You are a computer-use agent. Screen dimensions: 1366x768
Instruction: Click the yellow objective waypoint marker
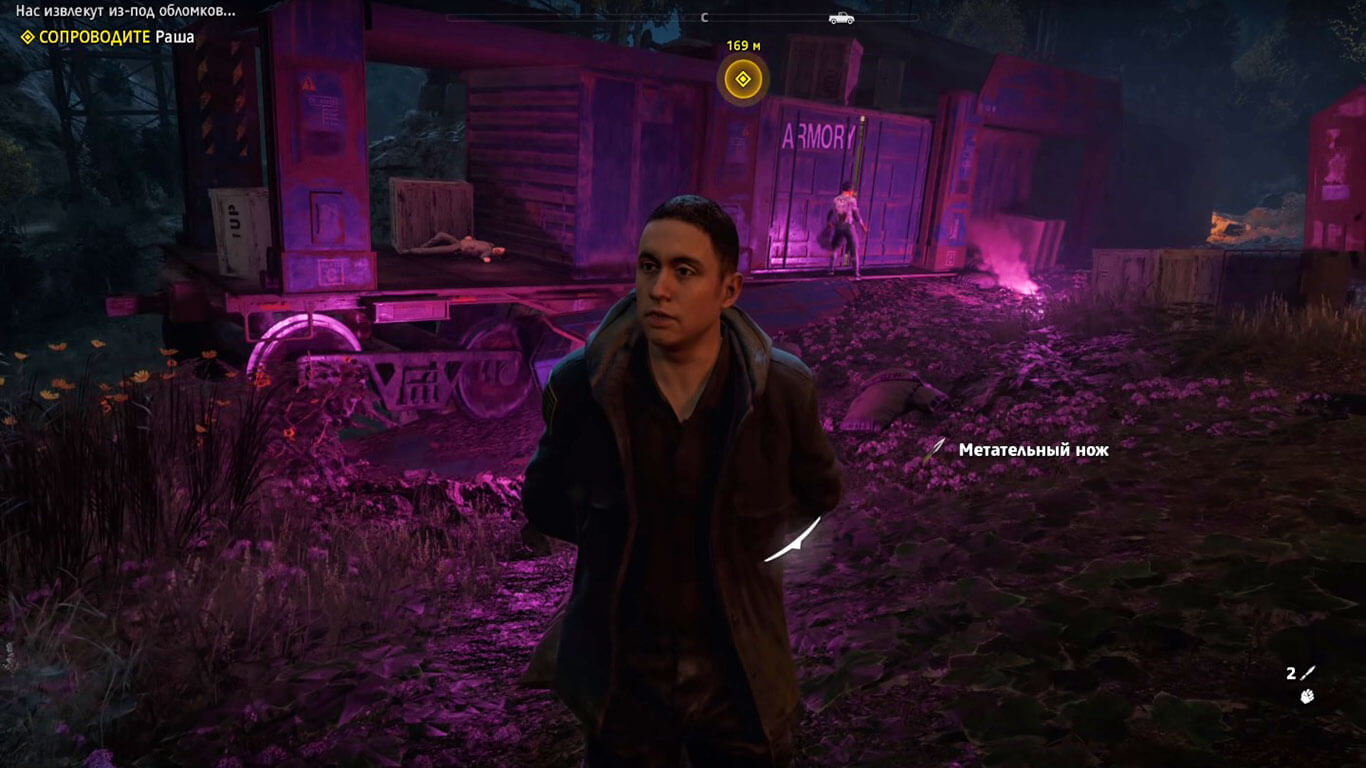[x=742, y=80]
